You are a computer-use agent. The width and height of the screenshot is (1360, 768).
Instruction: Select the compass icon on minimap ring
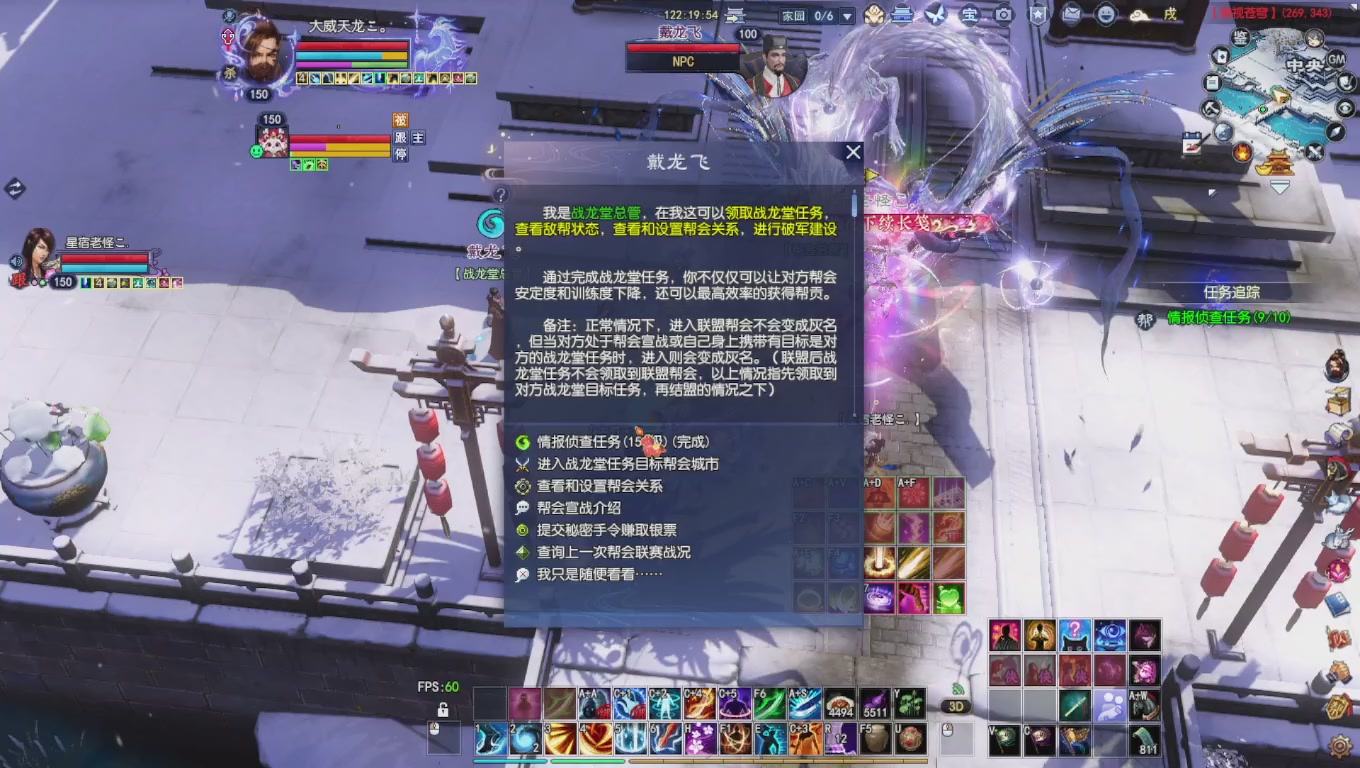pyautogui.click(x=1335, y=130)
